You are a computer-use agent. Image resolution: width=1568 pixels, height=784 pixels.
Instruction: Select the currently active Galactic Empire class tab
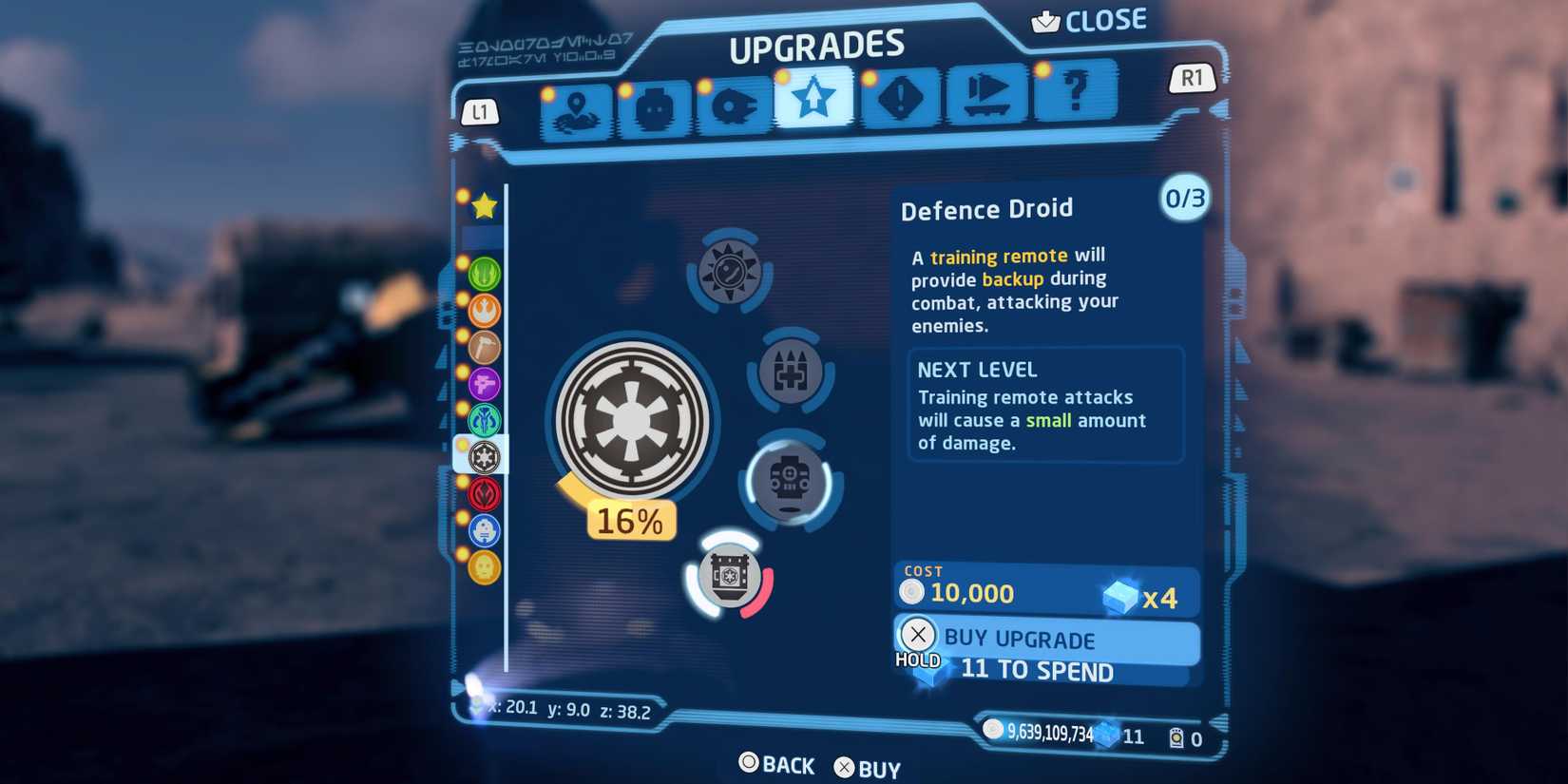pyautogui.click(x=485, y=457)
